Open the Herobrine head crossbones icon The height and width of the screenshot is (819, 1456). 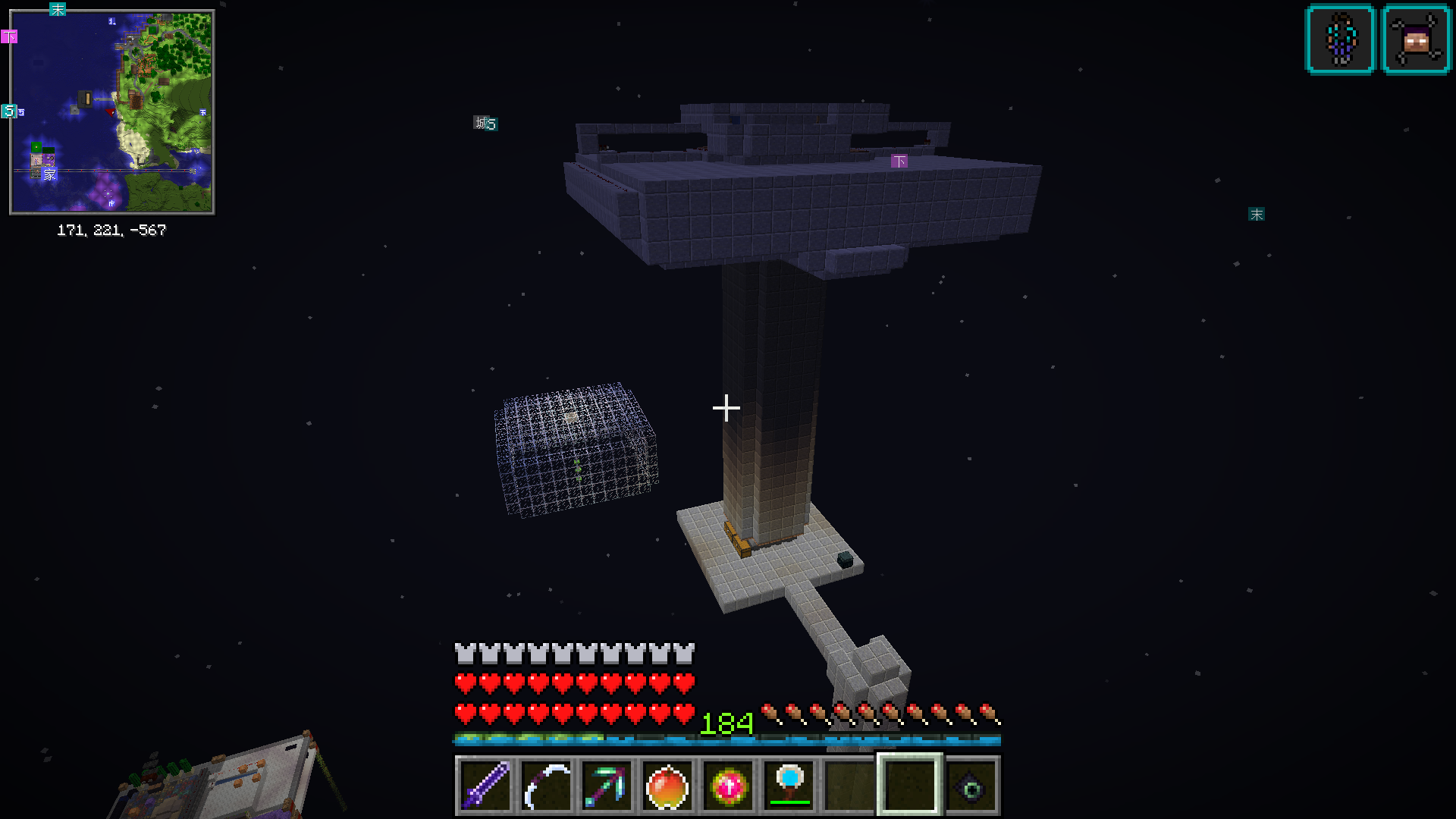pyautogui.click(x=1417, y=39)
